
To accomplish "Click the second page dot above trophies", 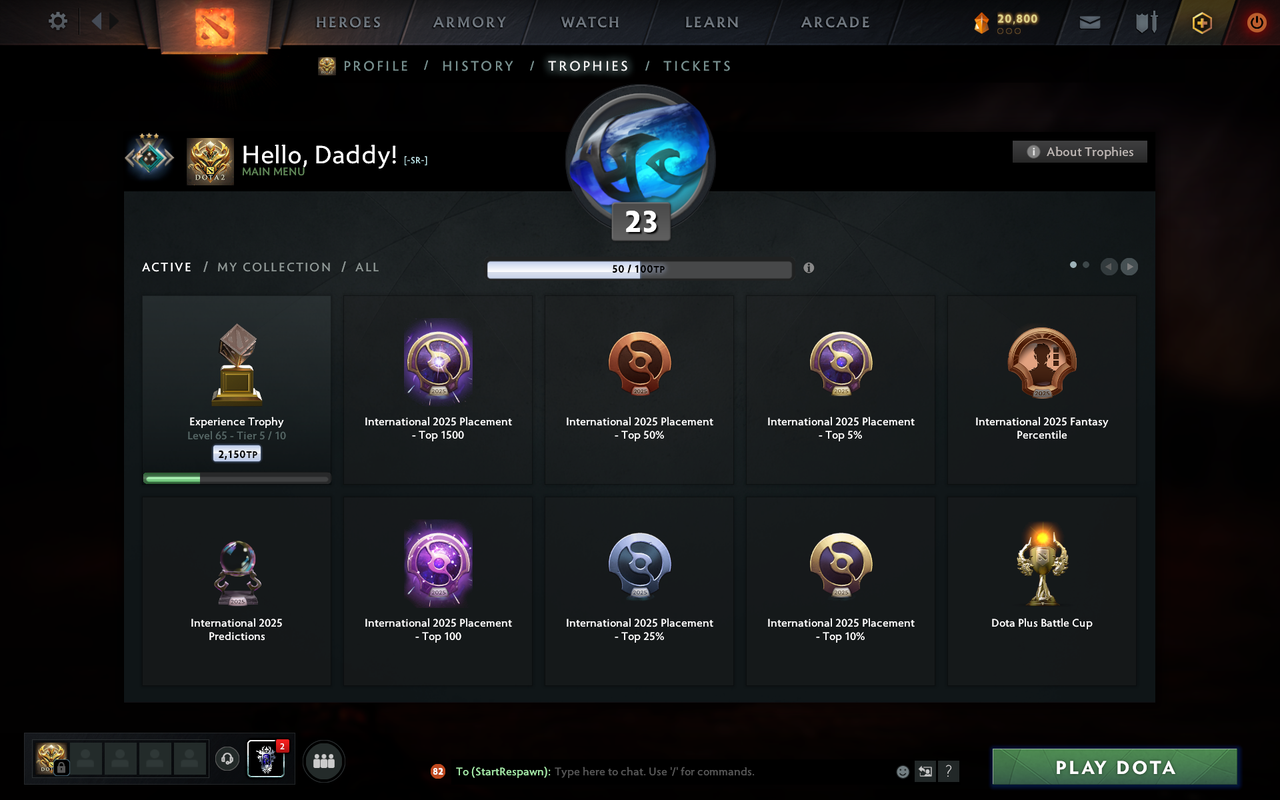I will pos(1086,263).
